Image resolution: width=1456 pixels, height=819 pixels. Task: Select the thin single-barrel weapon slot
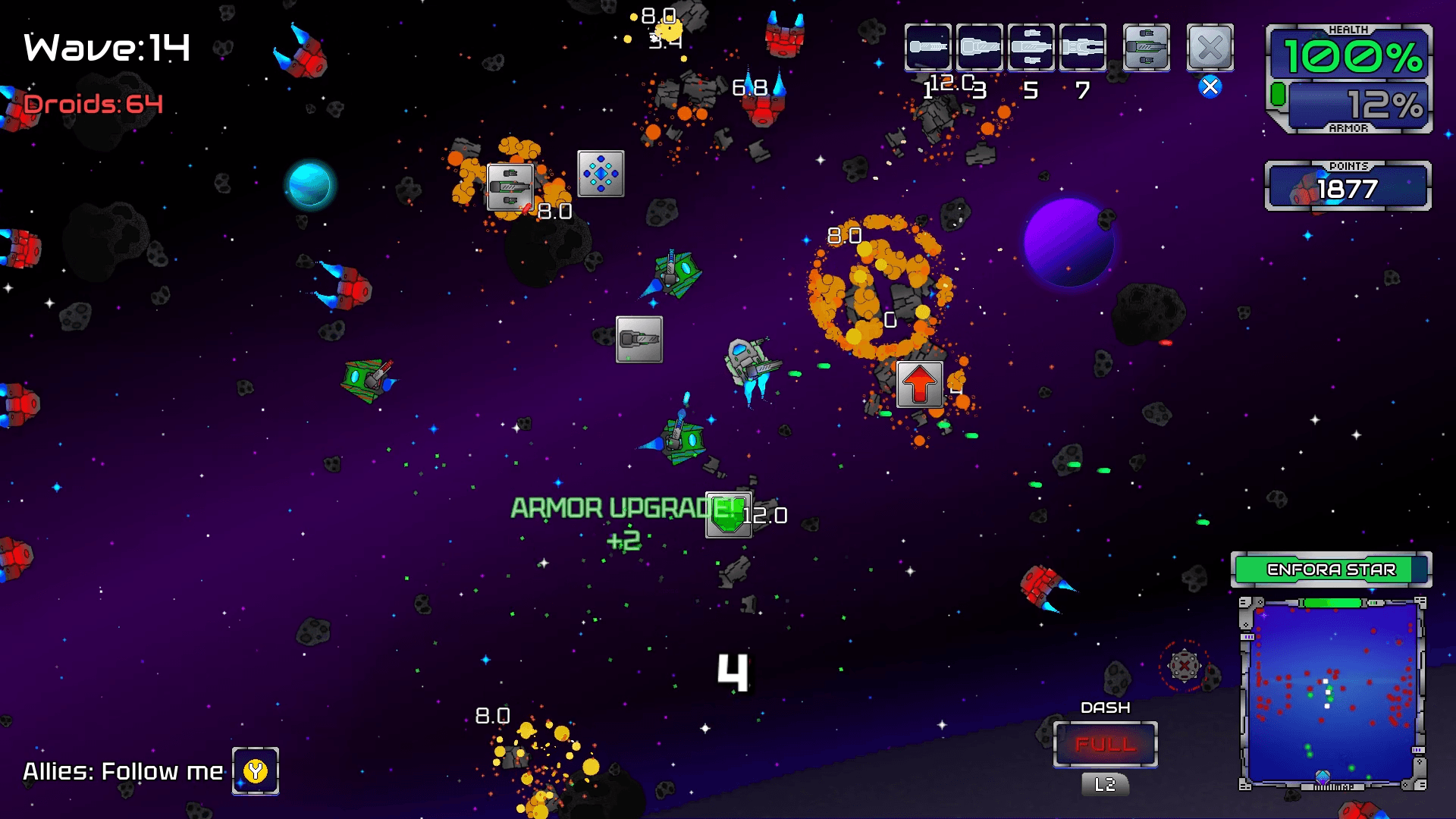(927, 47)
